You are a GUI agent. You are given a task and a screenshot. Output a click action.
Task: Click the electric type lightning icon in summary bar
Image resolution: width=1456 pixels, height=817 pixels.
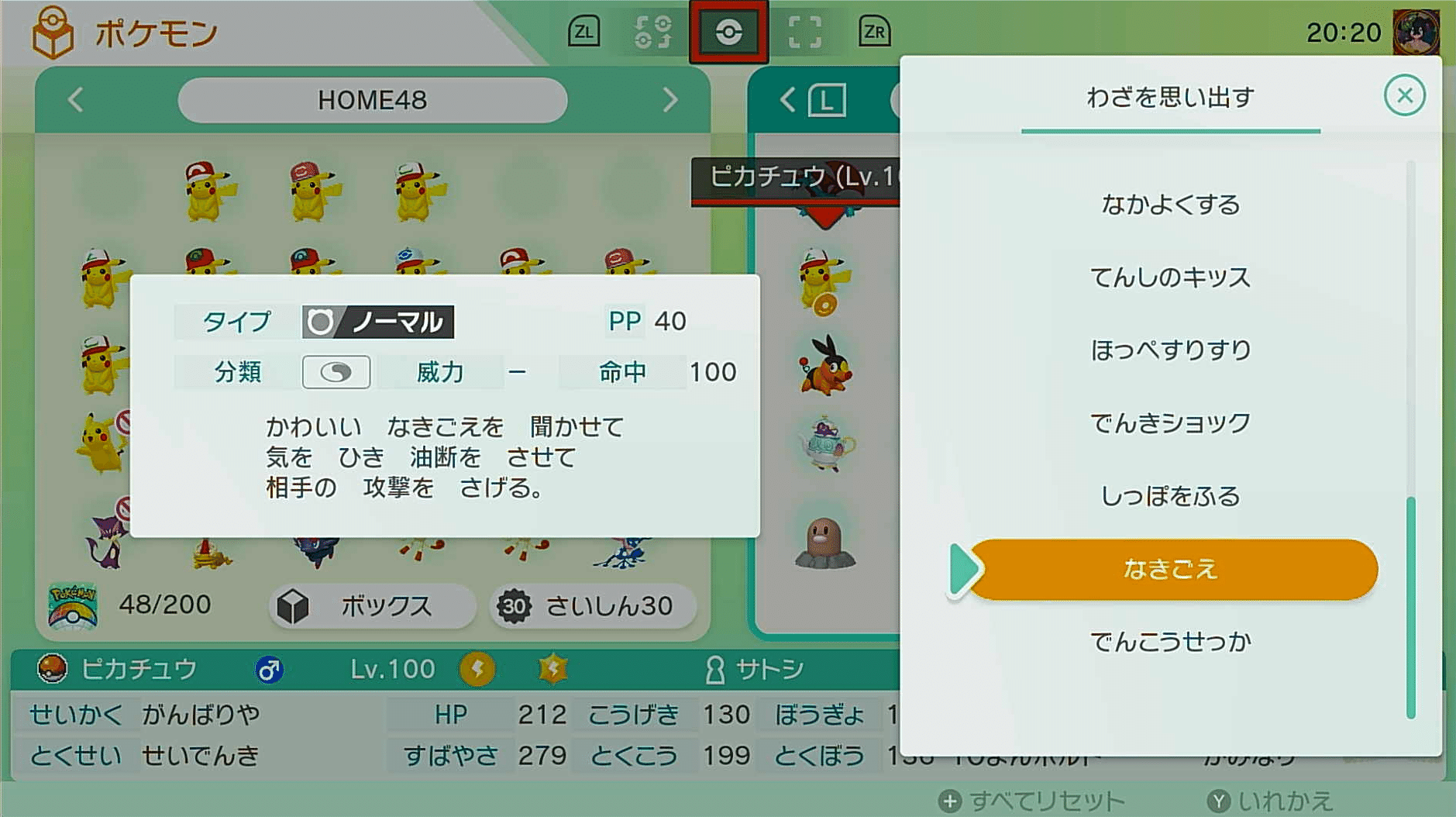pos(476,667)
